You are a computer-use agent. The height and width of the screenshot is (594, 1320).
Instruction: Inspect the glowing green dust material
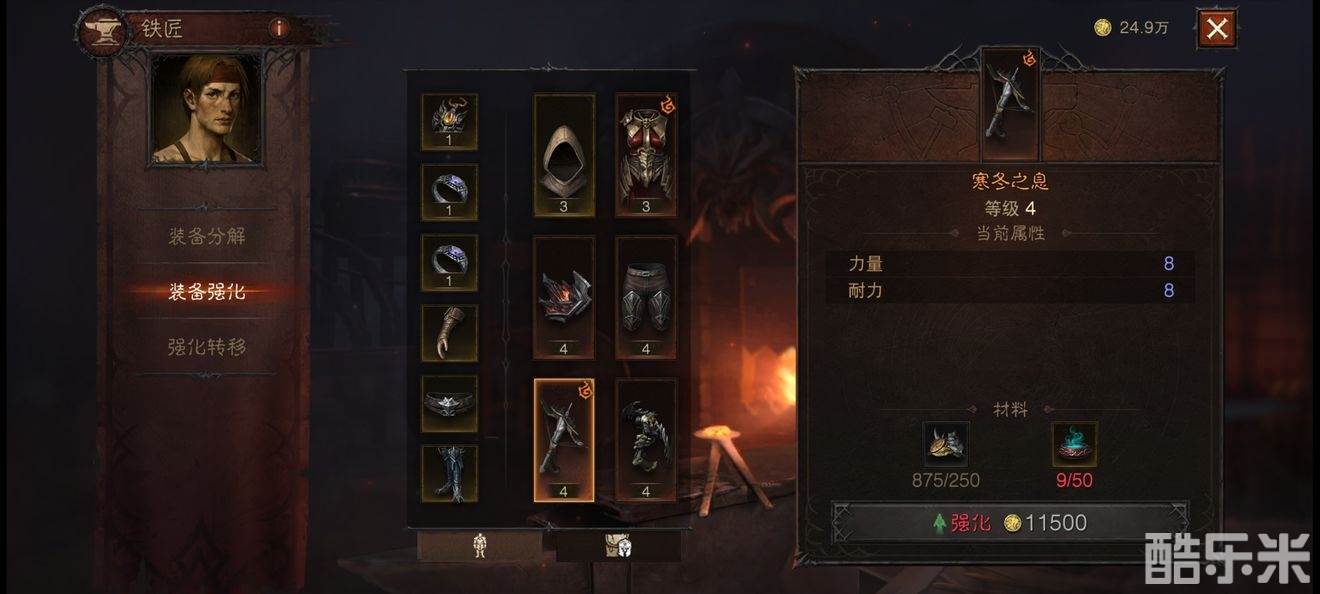[1074, 444]
